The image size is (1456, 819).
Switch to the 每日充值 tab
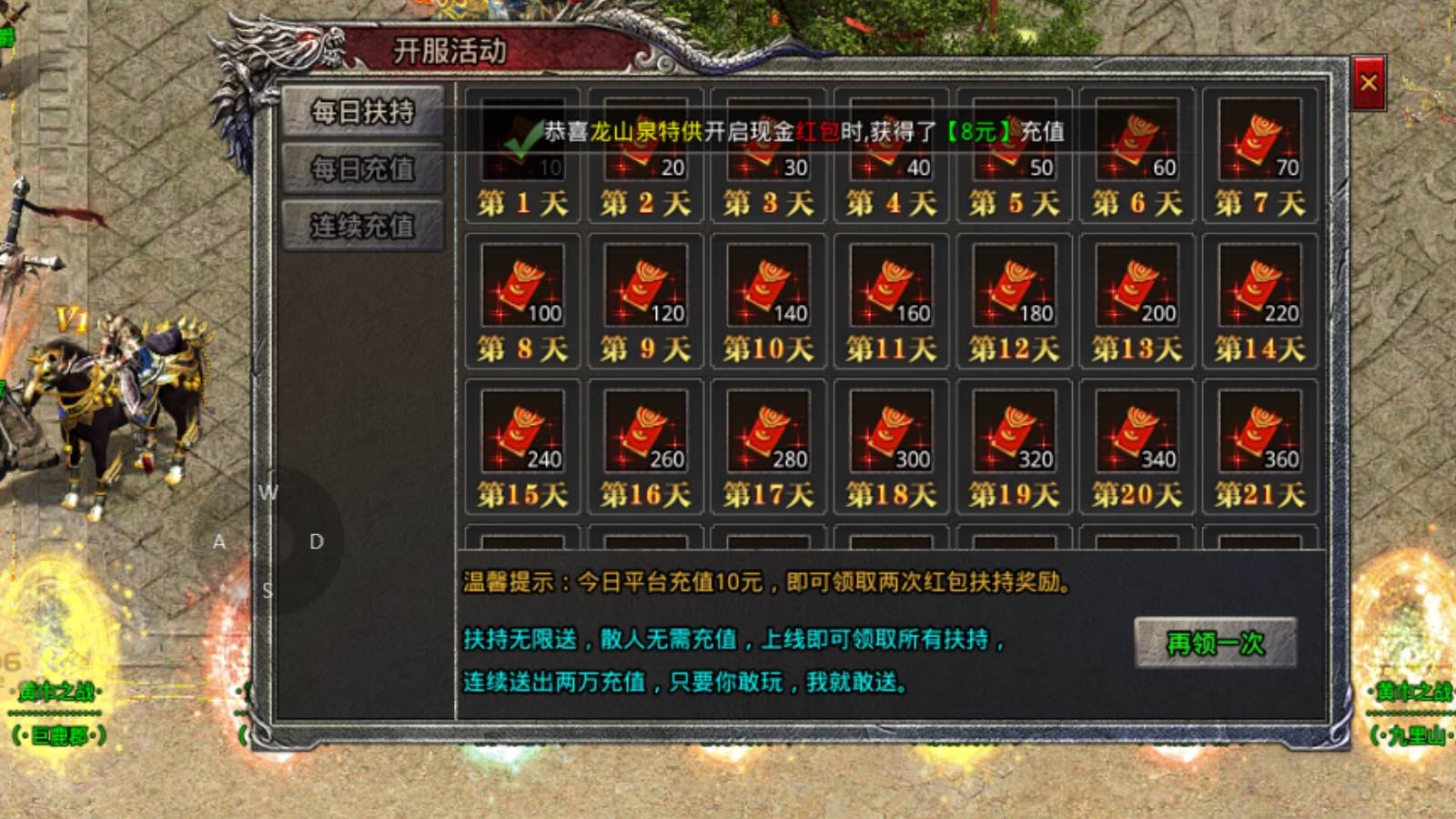tap(362, 169)
